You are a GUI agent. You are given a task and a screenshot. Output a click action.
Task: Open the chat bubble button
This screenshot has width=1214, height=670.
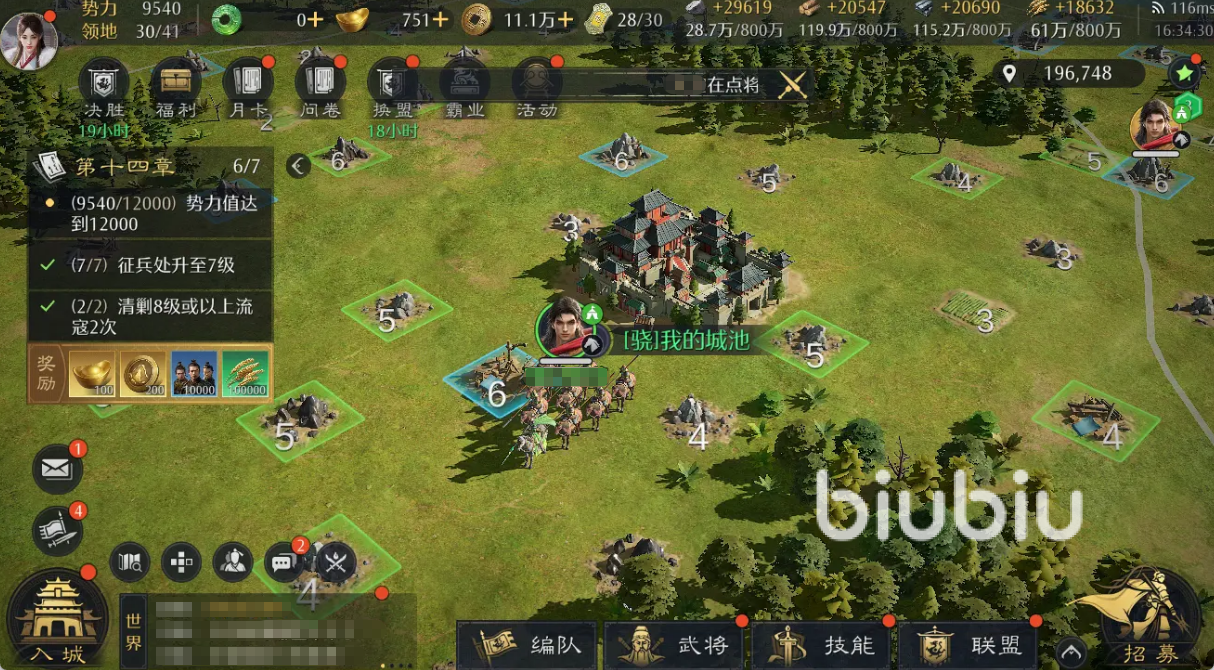click(283, 563)
